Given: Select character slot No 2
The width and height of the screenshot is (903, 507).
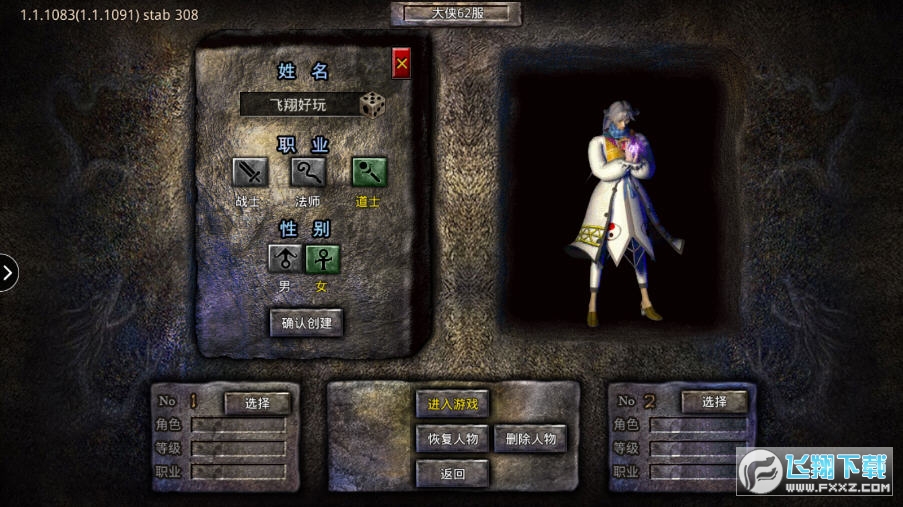Looking at the screenshot, I should (714, 402).
